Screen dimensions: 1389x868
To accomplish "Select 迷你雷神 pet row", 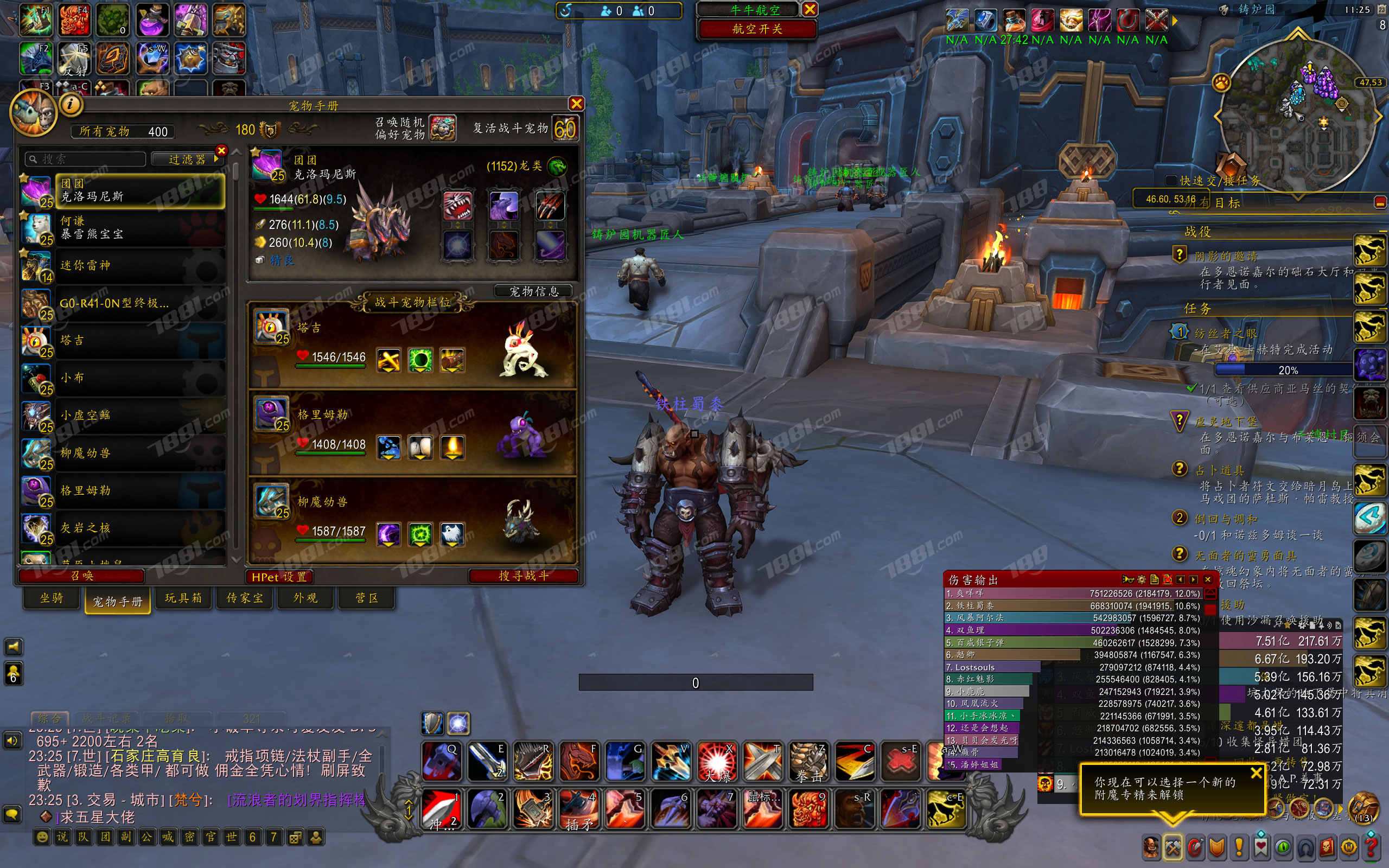I will pos(123,266).
